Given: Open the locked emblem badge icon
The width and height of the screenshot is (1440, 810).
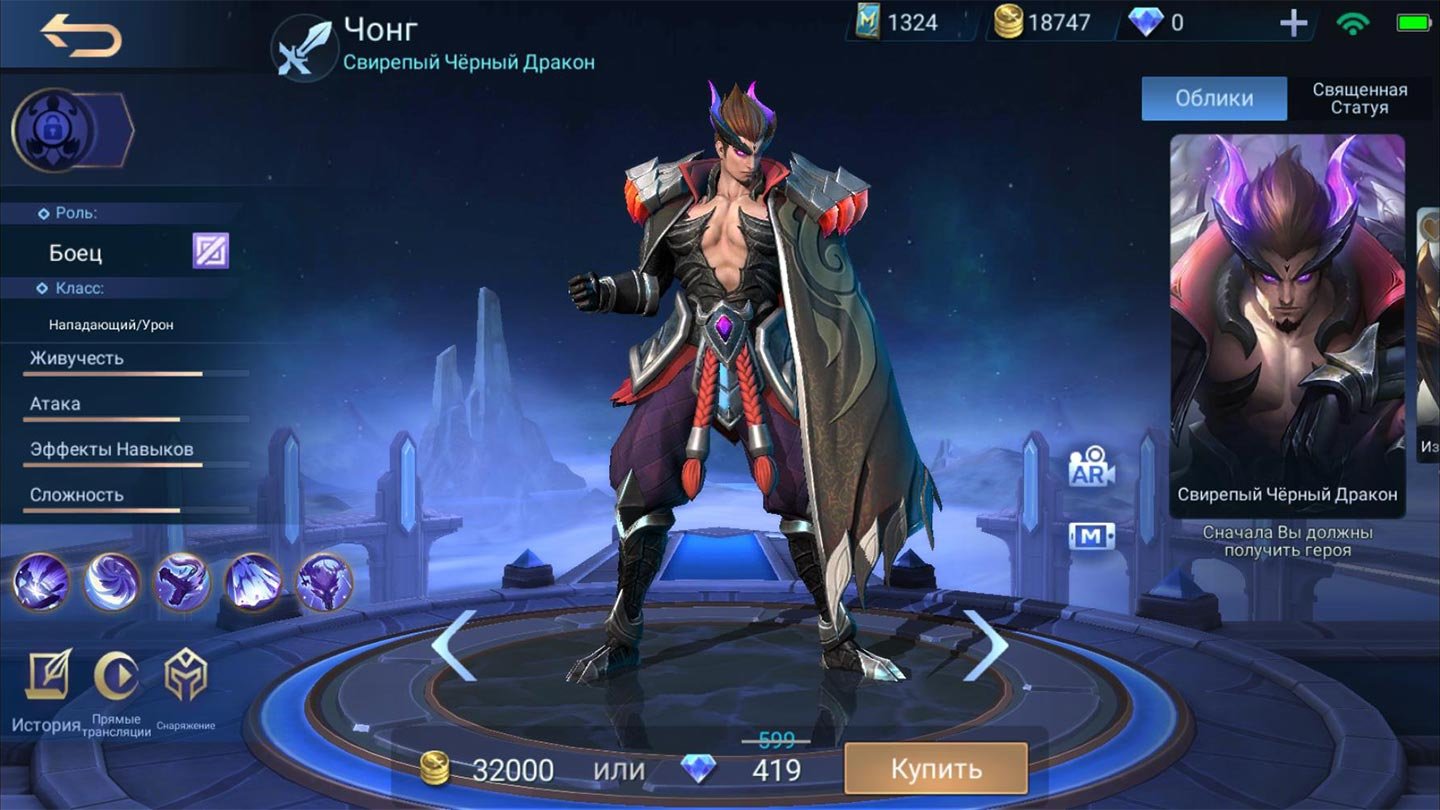Looking at the screenshot, I should tap(51, 130).
